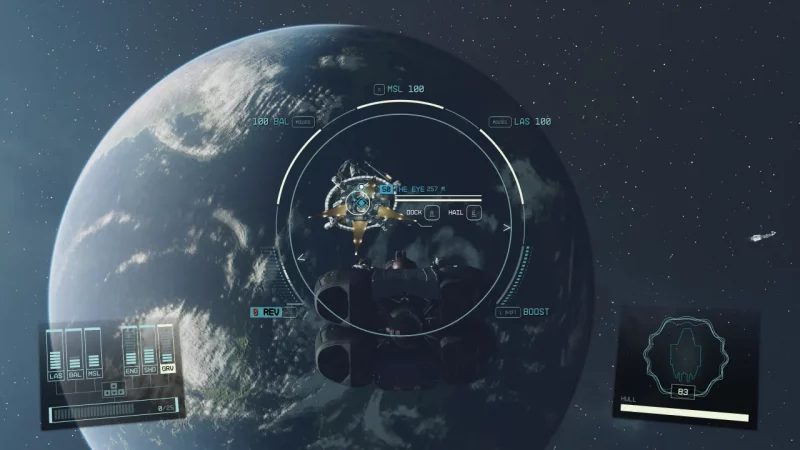Click the ship shield status diagram
800x450 pixels.
click(x=682, y=356)
